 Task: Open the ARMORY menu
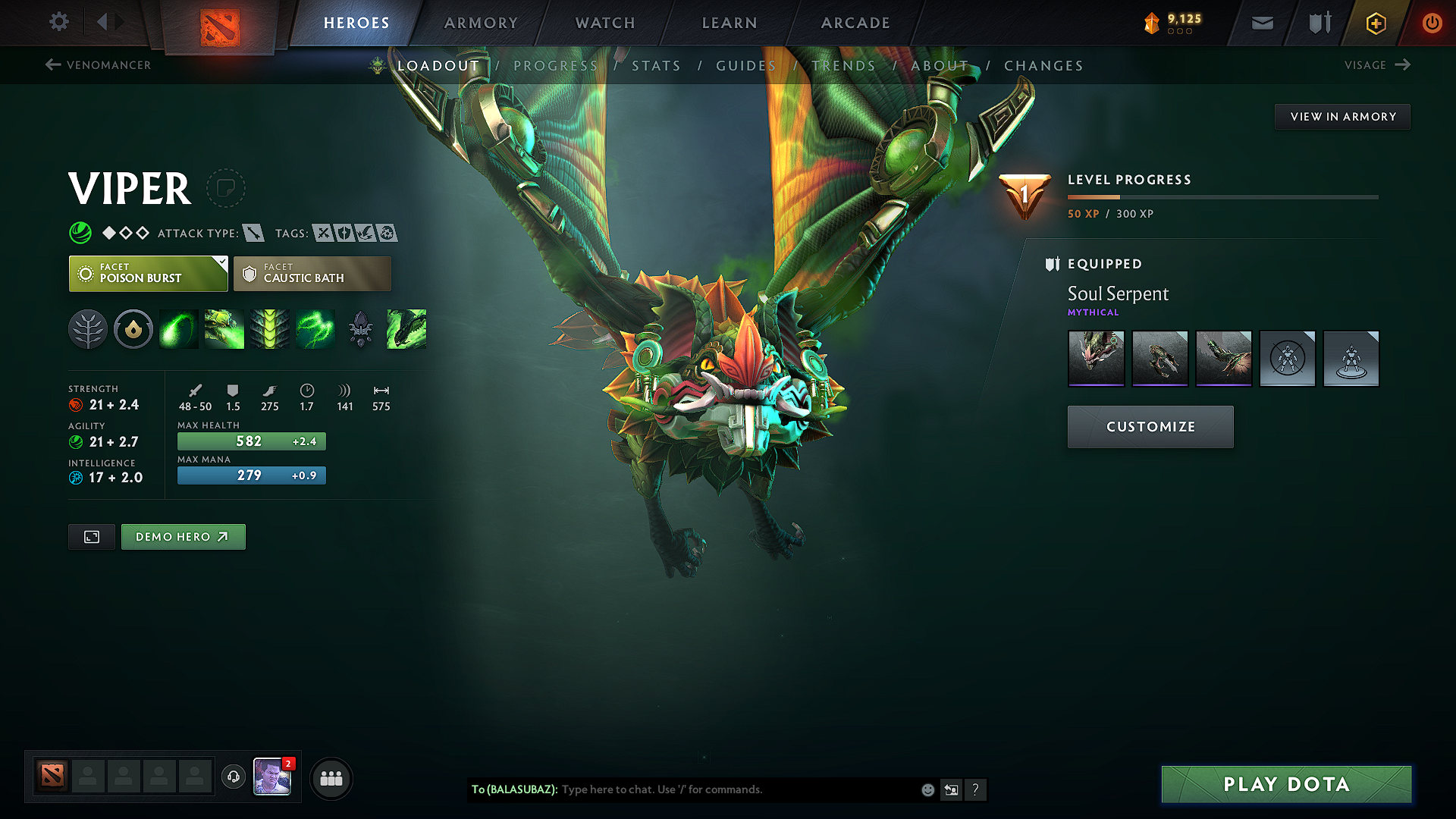(x=481, y=23)
